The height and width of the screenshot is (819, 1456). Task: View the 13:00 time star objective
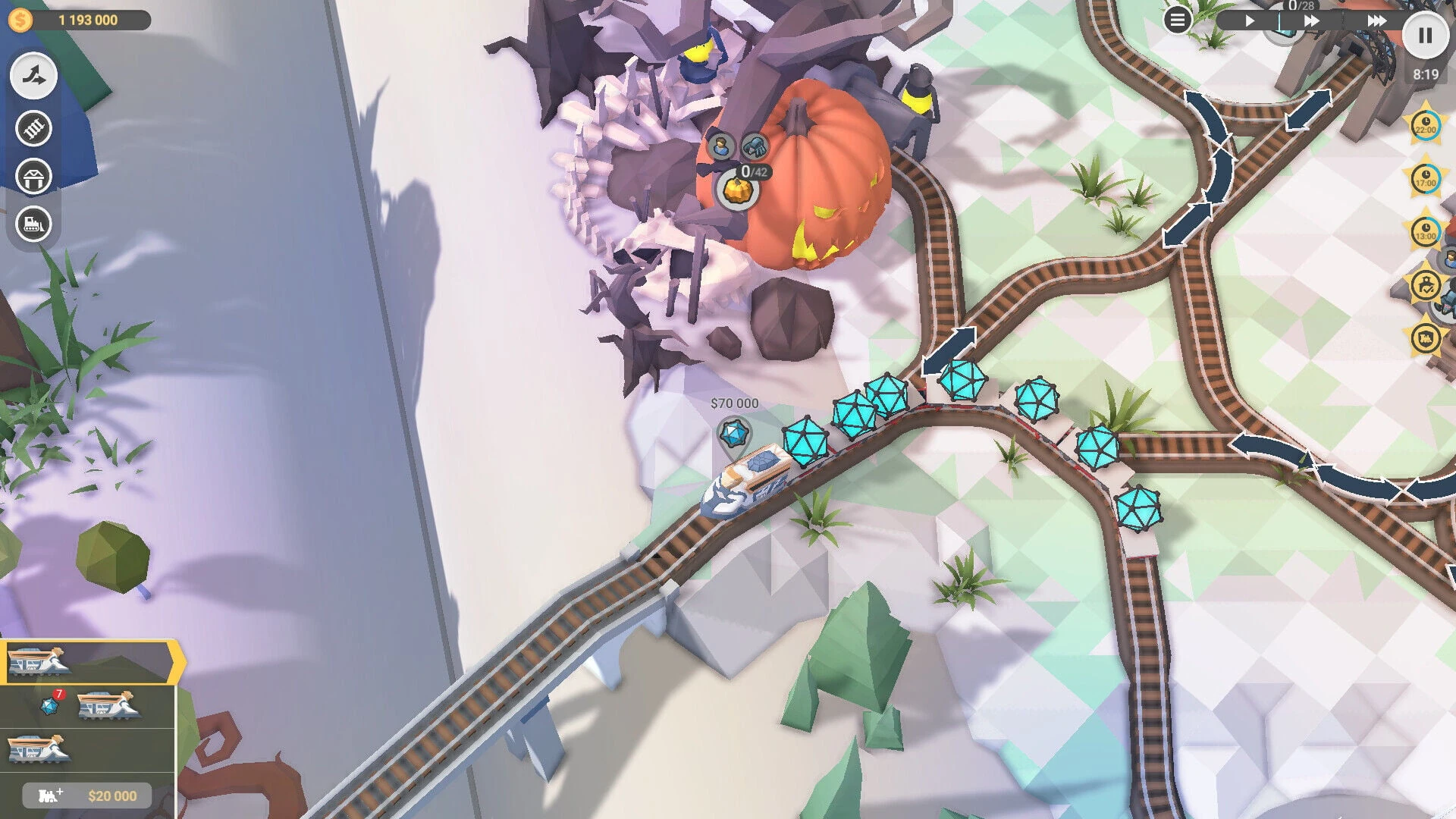pyautogui.click(x=1426, y=232)
